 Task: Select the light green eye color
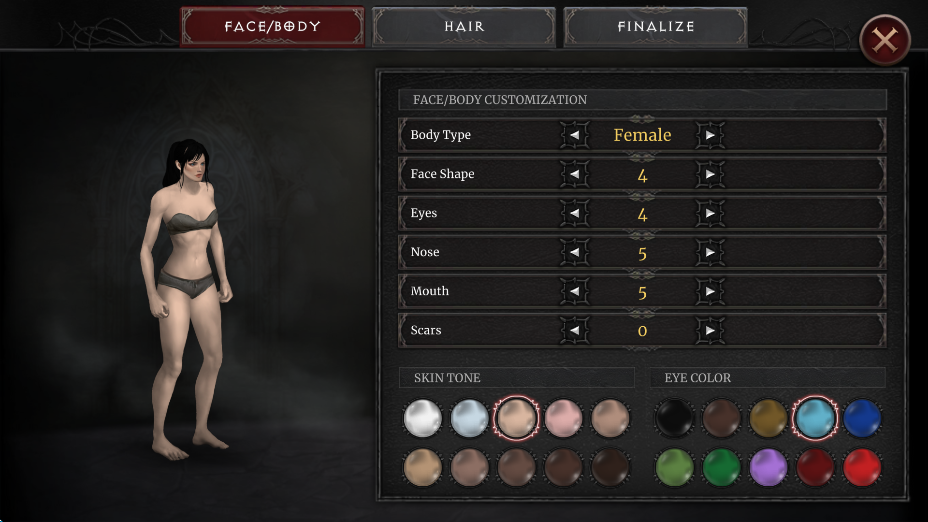point(675,467)
